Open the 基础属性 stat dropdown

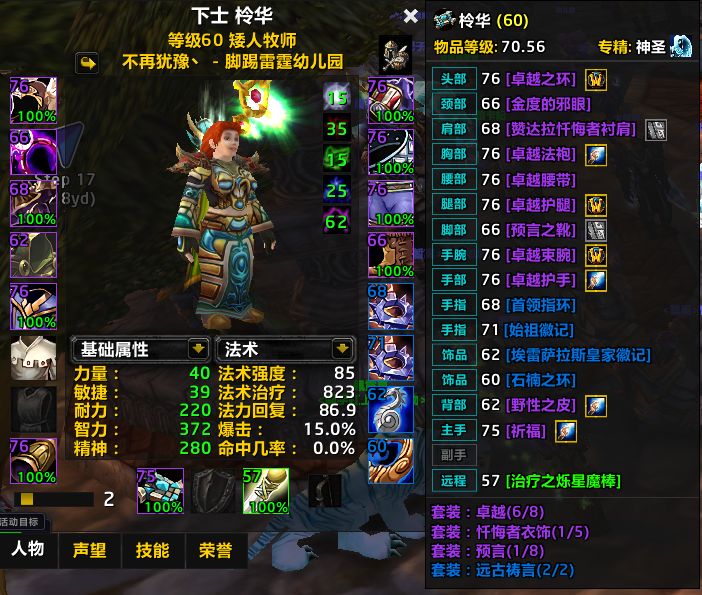coord(198,349)
